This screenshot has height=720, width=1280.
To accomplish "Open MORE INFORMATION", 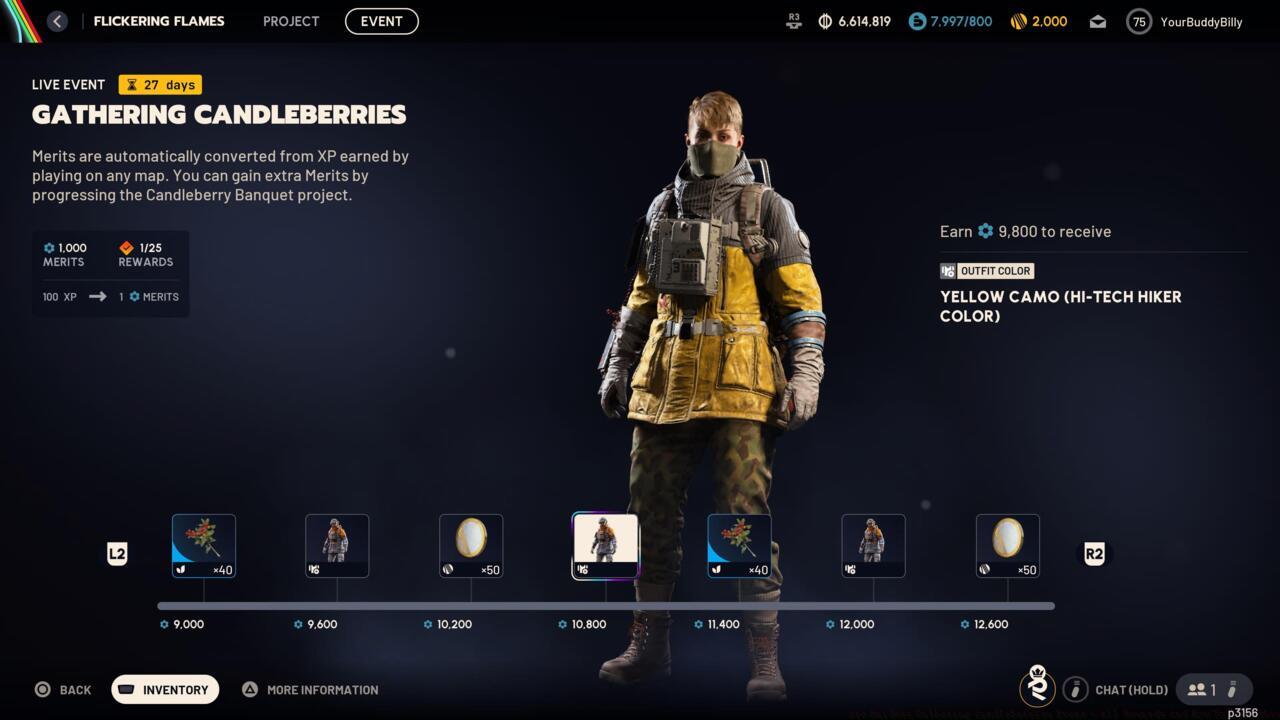I will 309,689.
